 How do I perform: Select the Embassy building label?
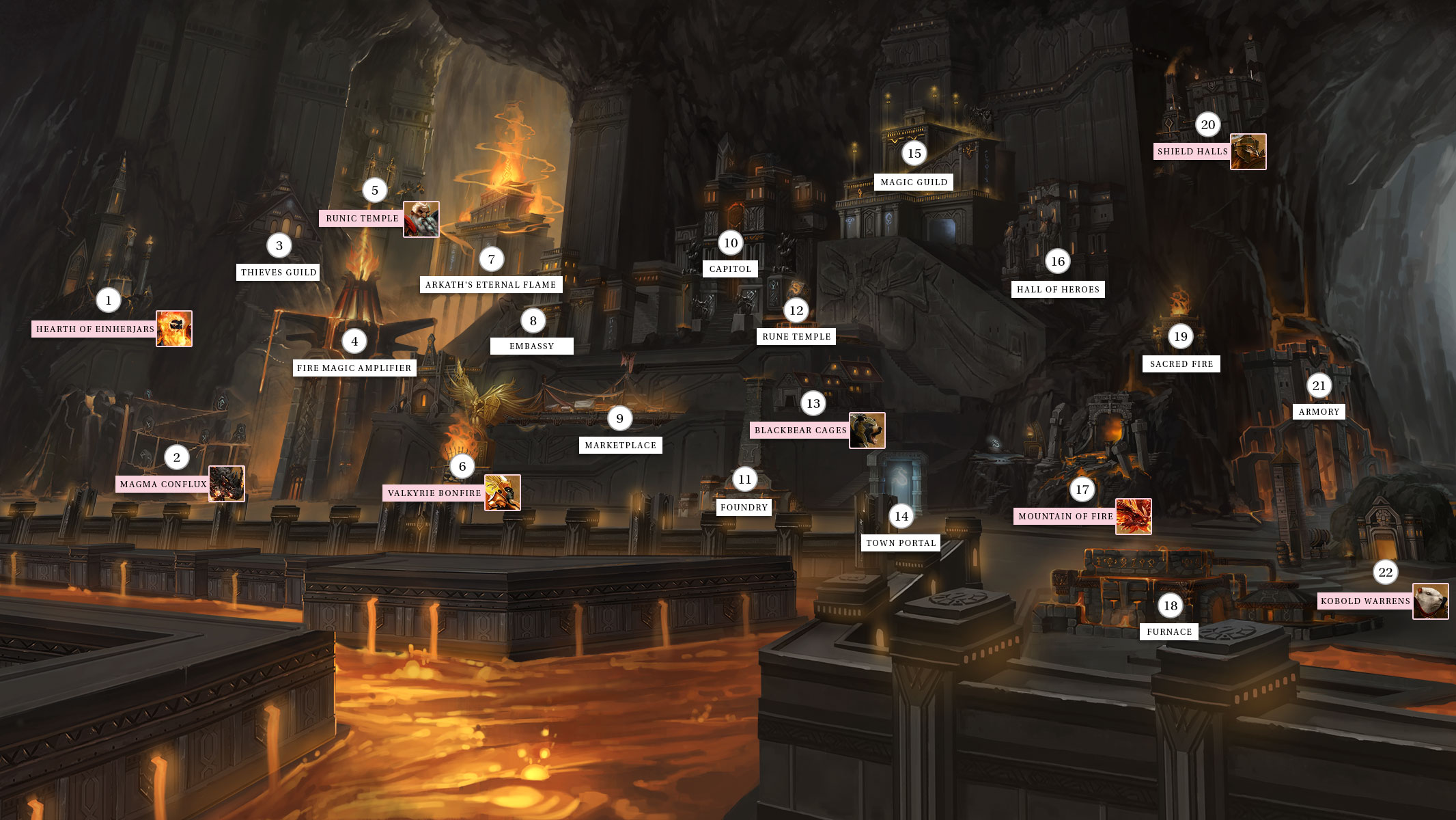531,346
